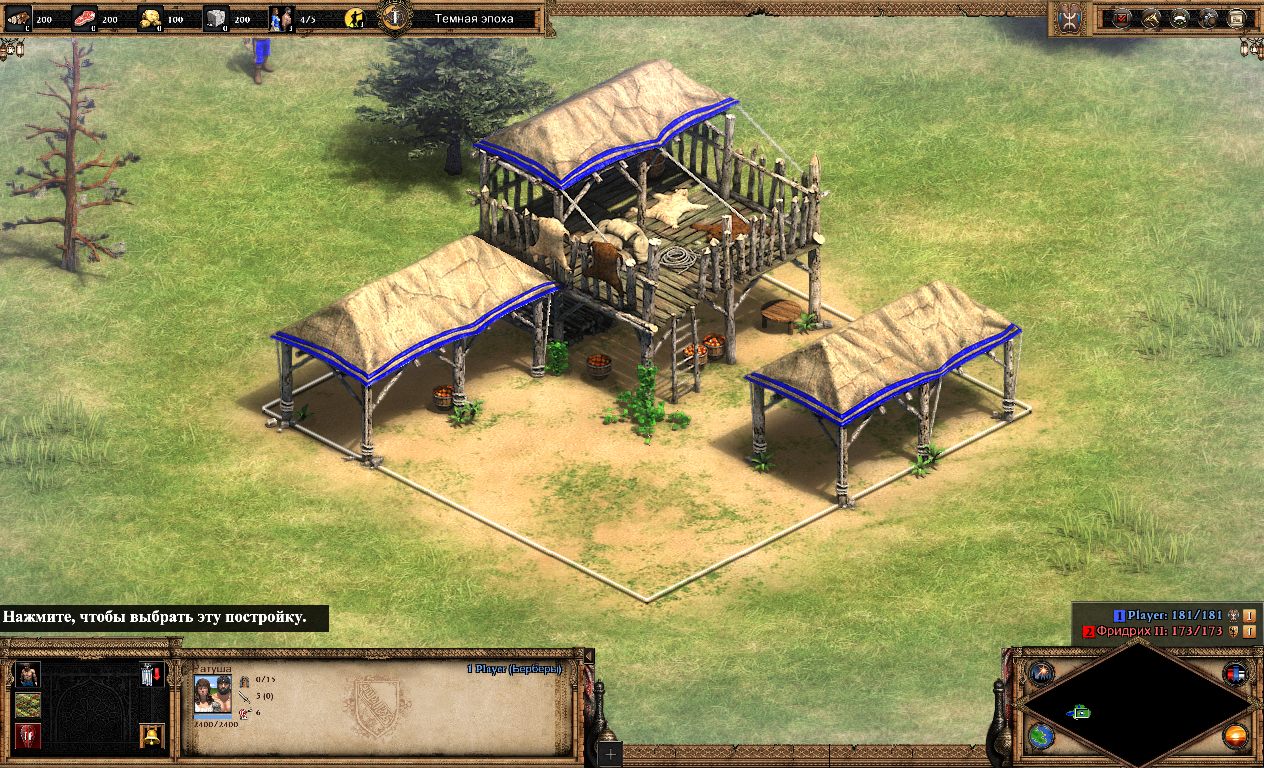Image resolution: width=1264 pixels, height=768 pixels.
Task: Click the sunset button beside the minimap
Action: tap(1237, 737)
